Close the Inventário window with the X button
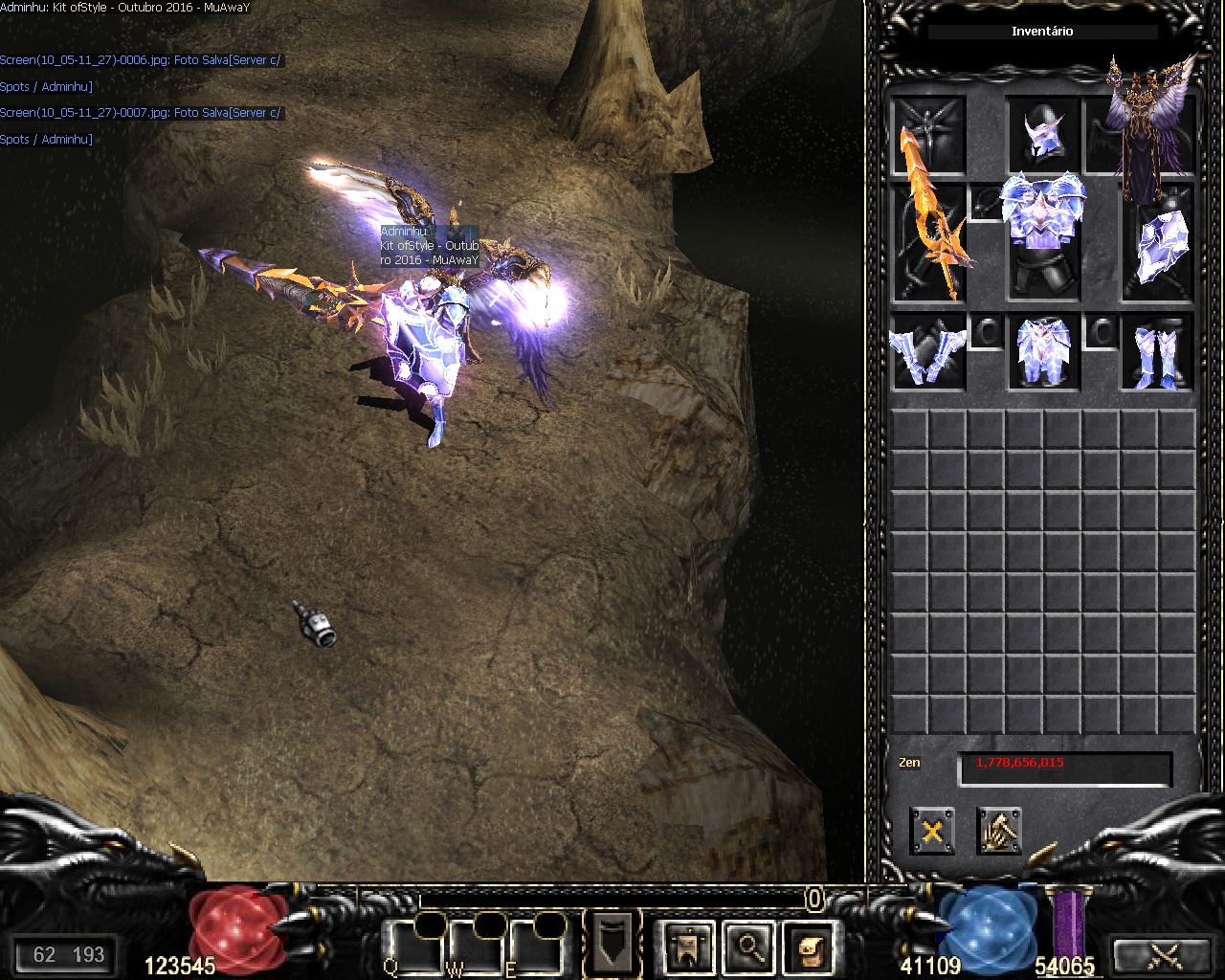The image size is (1225, 980). coord(932,830)
